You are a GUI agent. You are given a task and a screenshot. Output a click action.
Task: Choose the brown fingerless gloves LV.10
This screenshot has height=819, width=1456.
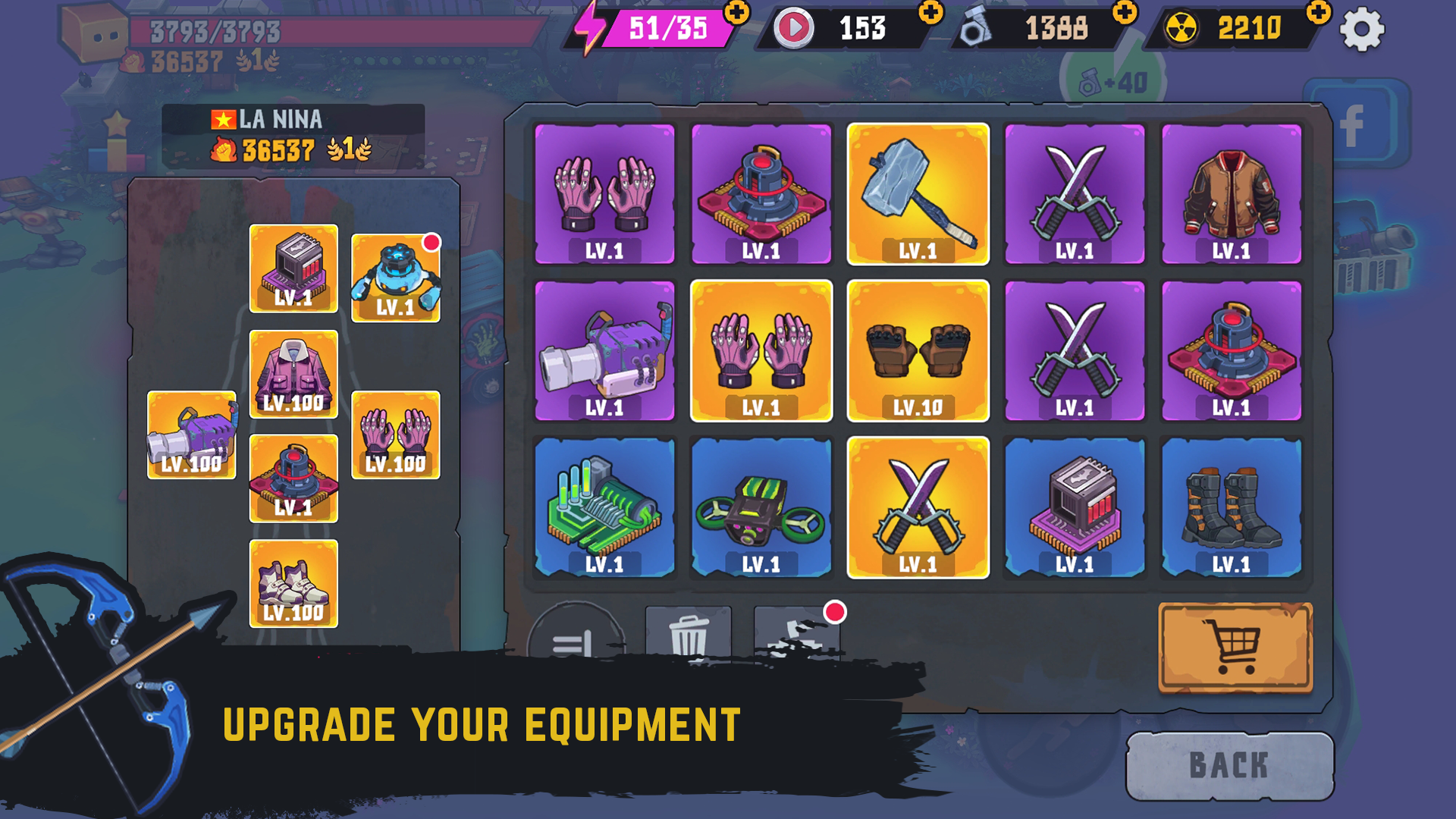click(918, 350)
